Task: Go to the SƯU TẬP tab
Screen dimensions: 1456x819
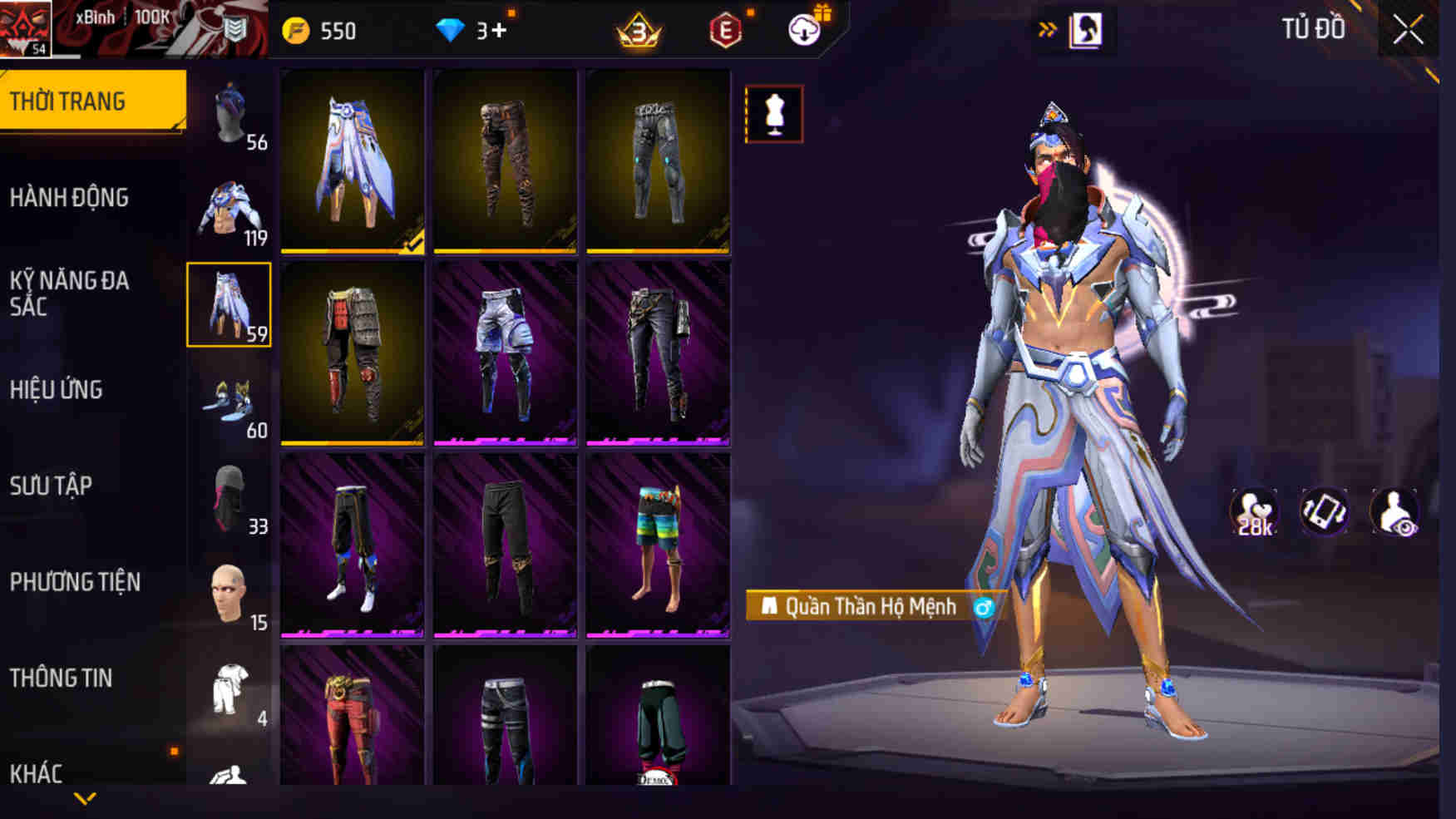Action: click(x=51, y=486)
